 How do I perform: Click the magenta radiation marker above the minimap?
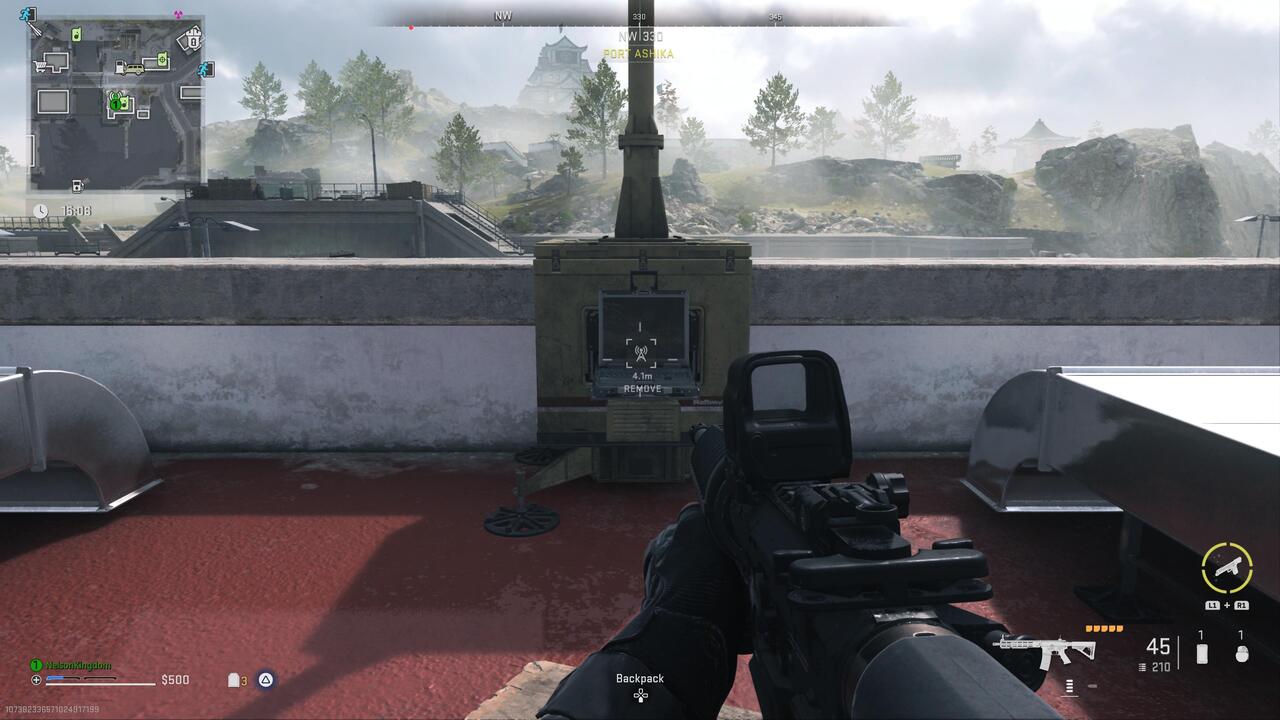click(x=177, y=14)
